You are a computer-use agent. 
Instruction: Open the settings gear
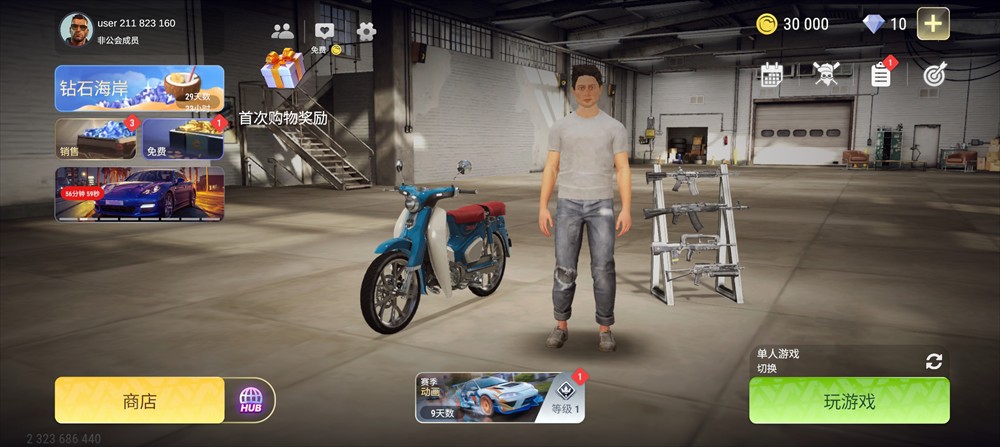(367, 31)
